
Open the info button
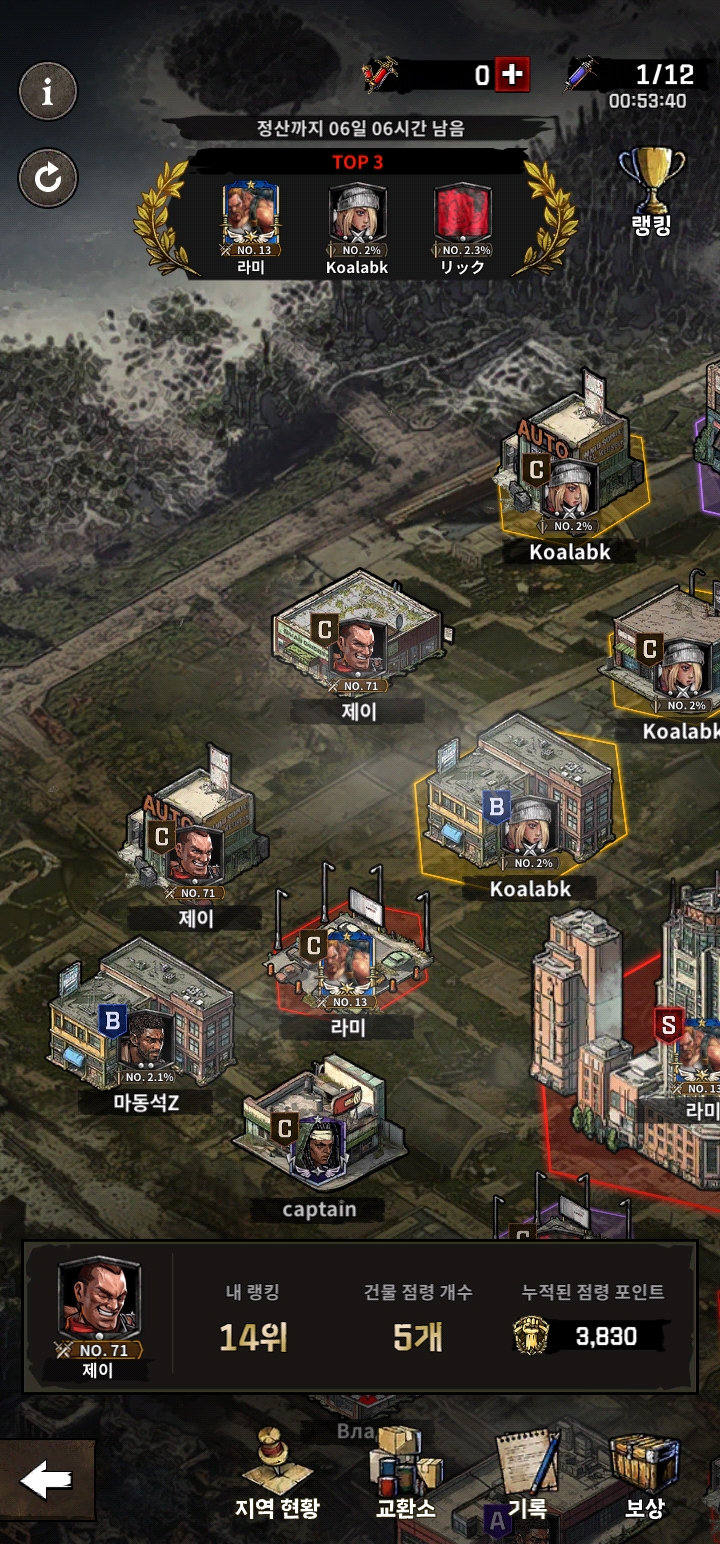coord(47,93)
